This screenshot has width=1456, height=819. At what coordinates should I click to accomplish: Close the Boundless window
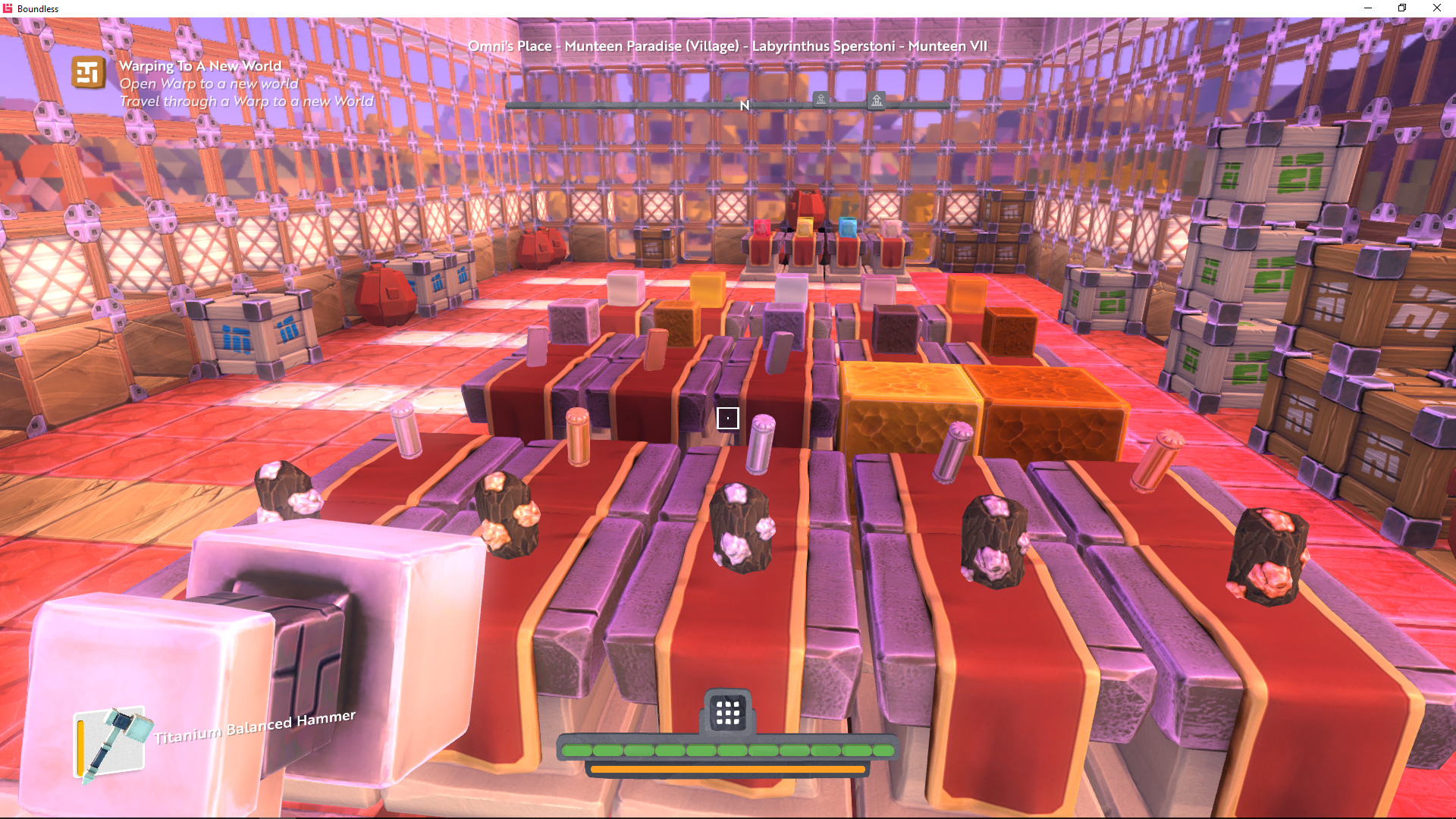point(1436,8)
